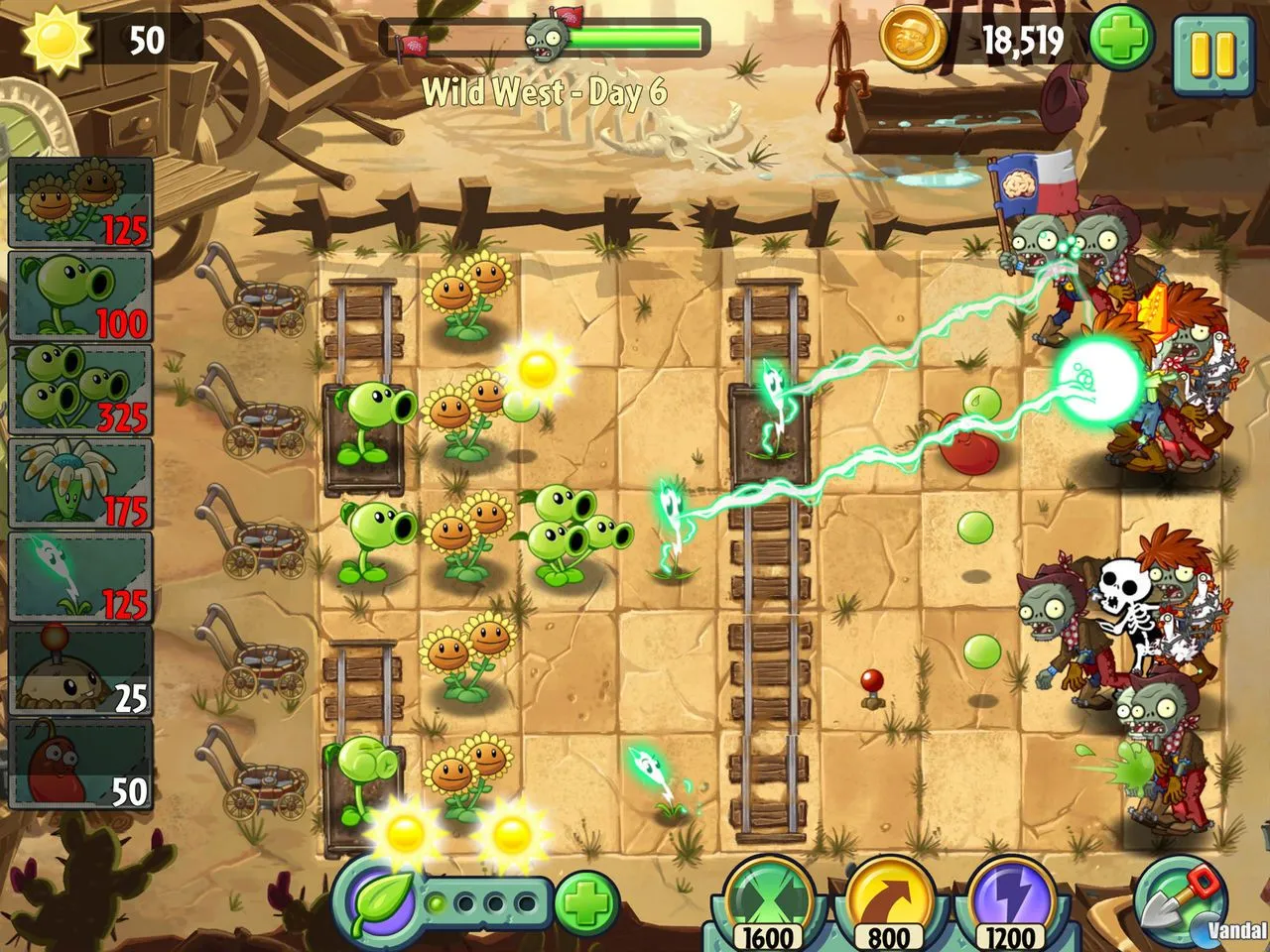The height and width of the screenshot is (952, 1270).
Task: Collect the falling sun near the Peashooter
Action: tap(540, 369)
